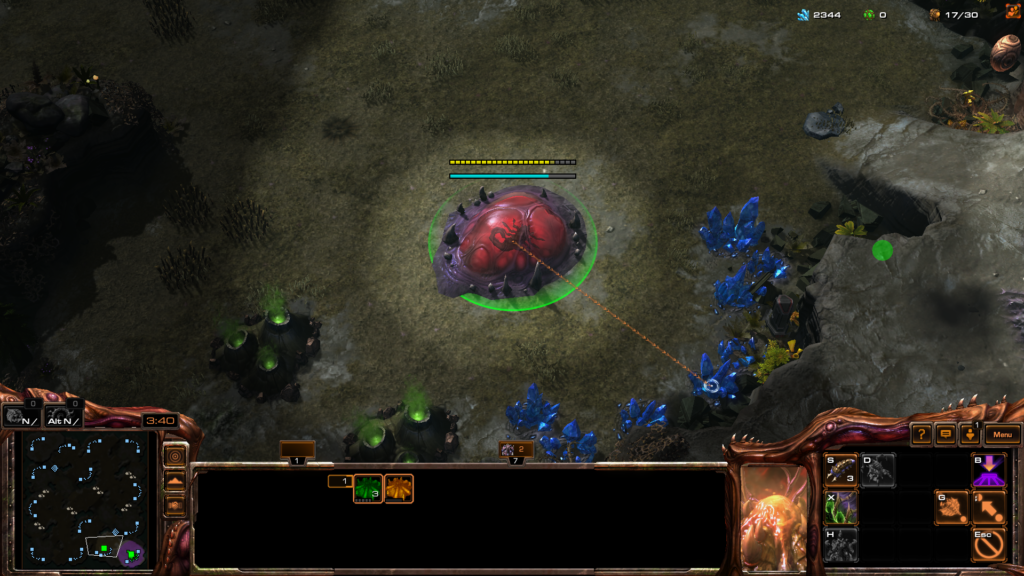Select the orange egg icon in selection panel
Screen dimensions: 1024x576
[x=399, y=488]
